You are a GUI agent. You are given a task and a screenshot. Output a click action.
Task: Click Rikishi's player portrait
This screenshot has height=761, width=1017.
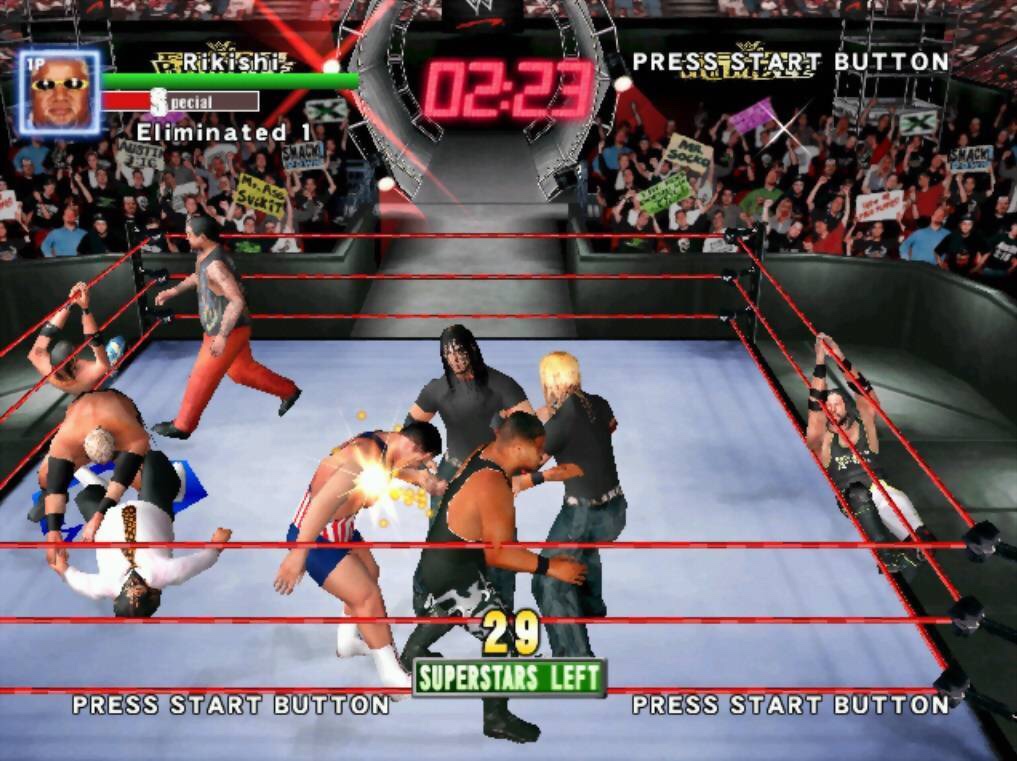pos(59,91)
